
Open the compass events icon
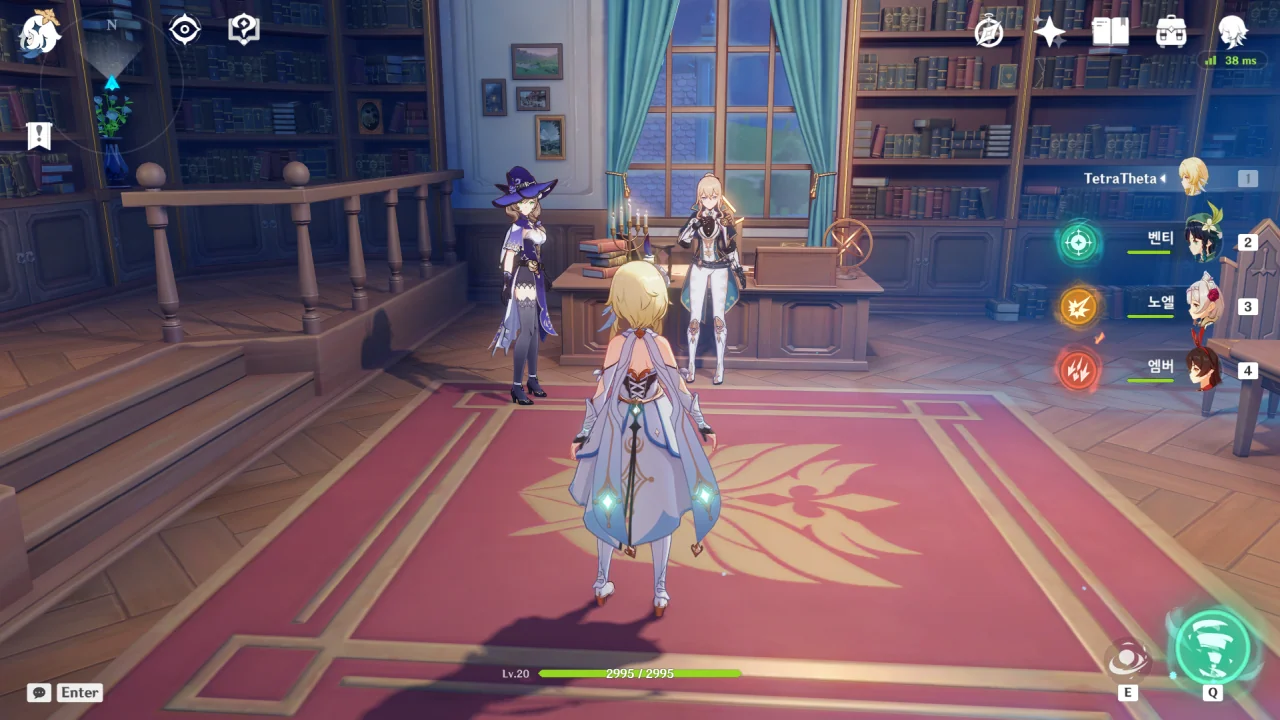(x=989, y=32)
